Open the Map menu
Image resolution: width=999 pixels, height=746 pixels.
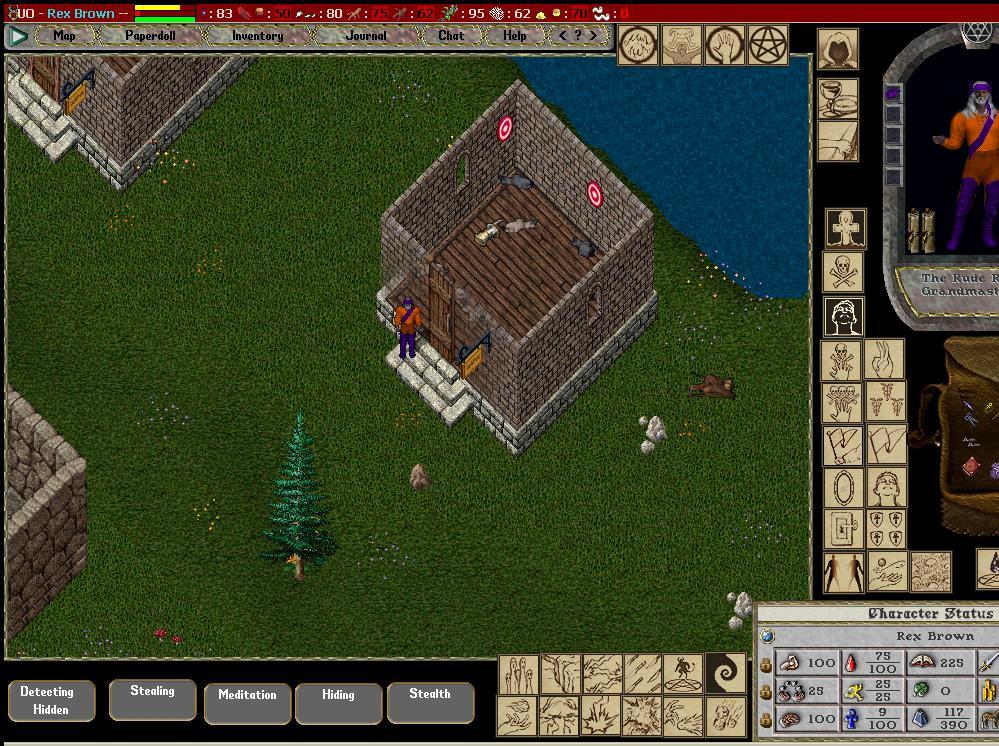coord(64,35)
